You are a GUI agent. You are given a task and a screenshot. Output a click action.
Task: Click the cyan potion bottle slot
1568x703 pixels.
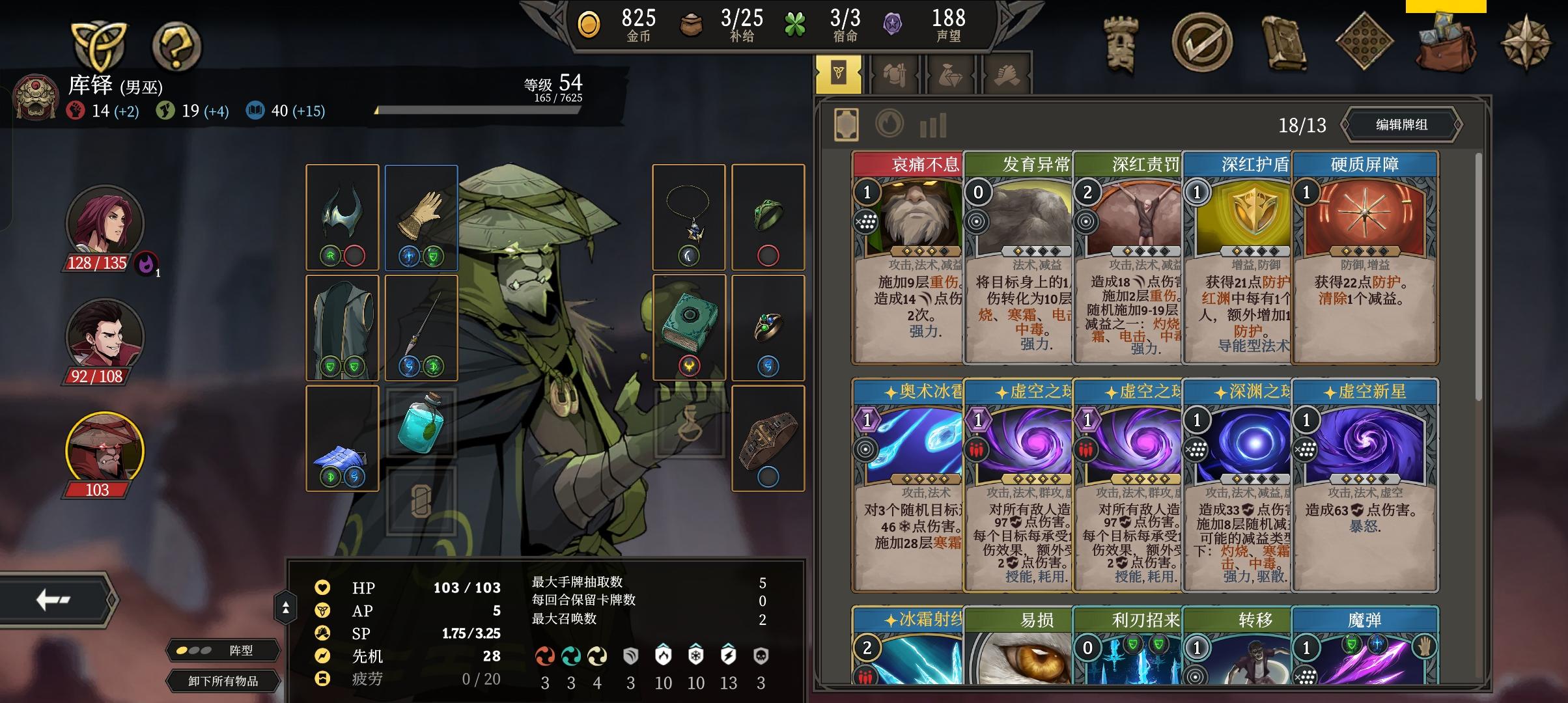click(x=421, y=422)
